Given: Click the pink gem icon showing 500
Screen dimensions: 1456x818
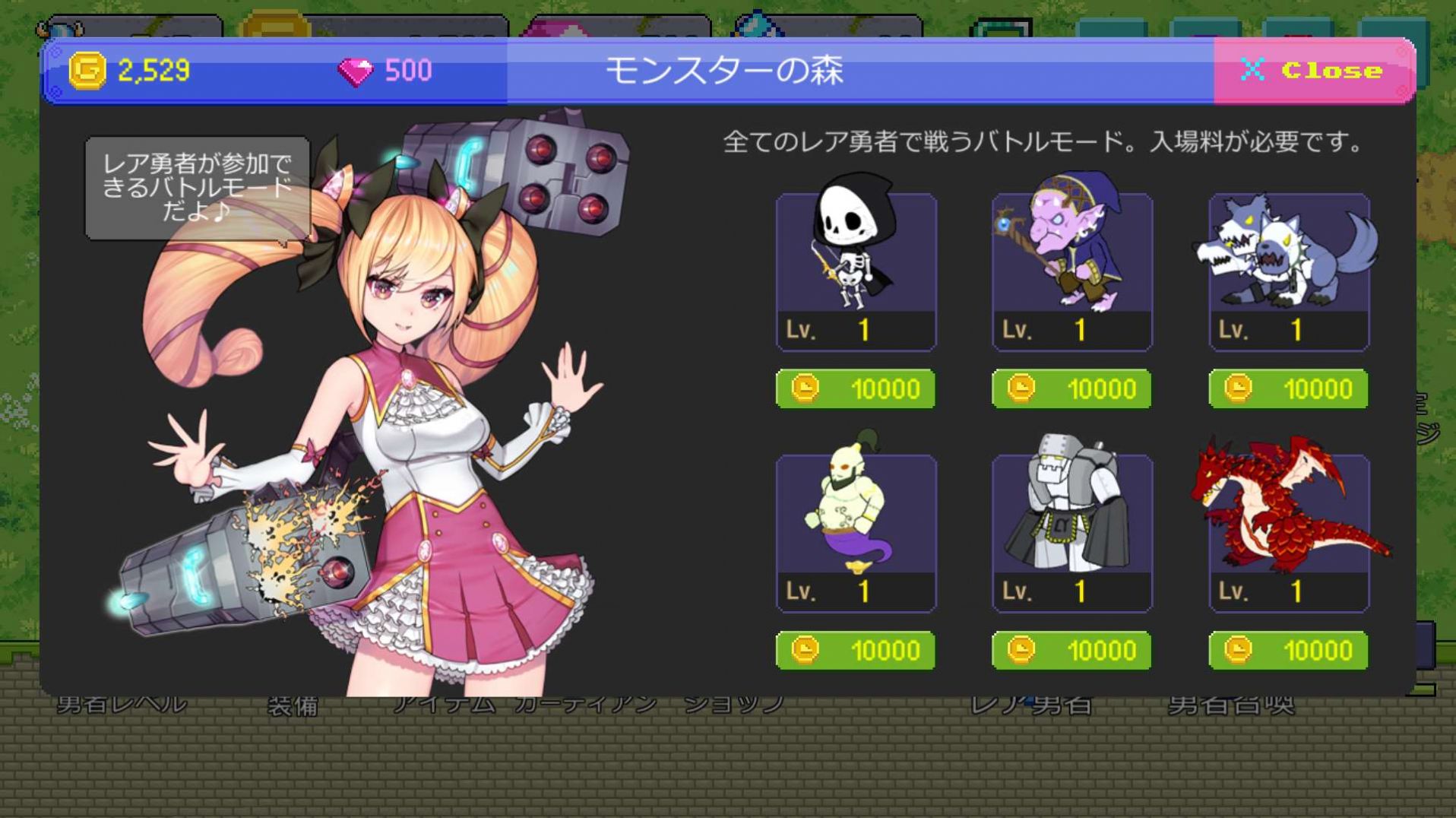Looking at the screenshot, I should (355, 70).
